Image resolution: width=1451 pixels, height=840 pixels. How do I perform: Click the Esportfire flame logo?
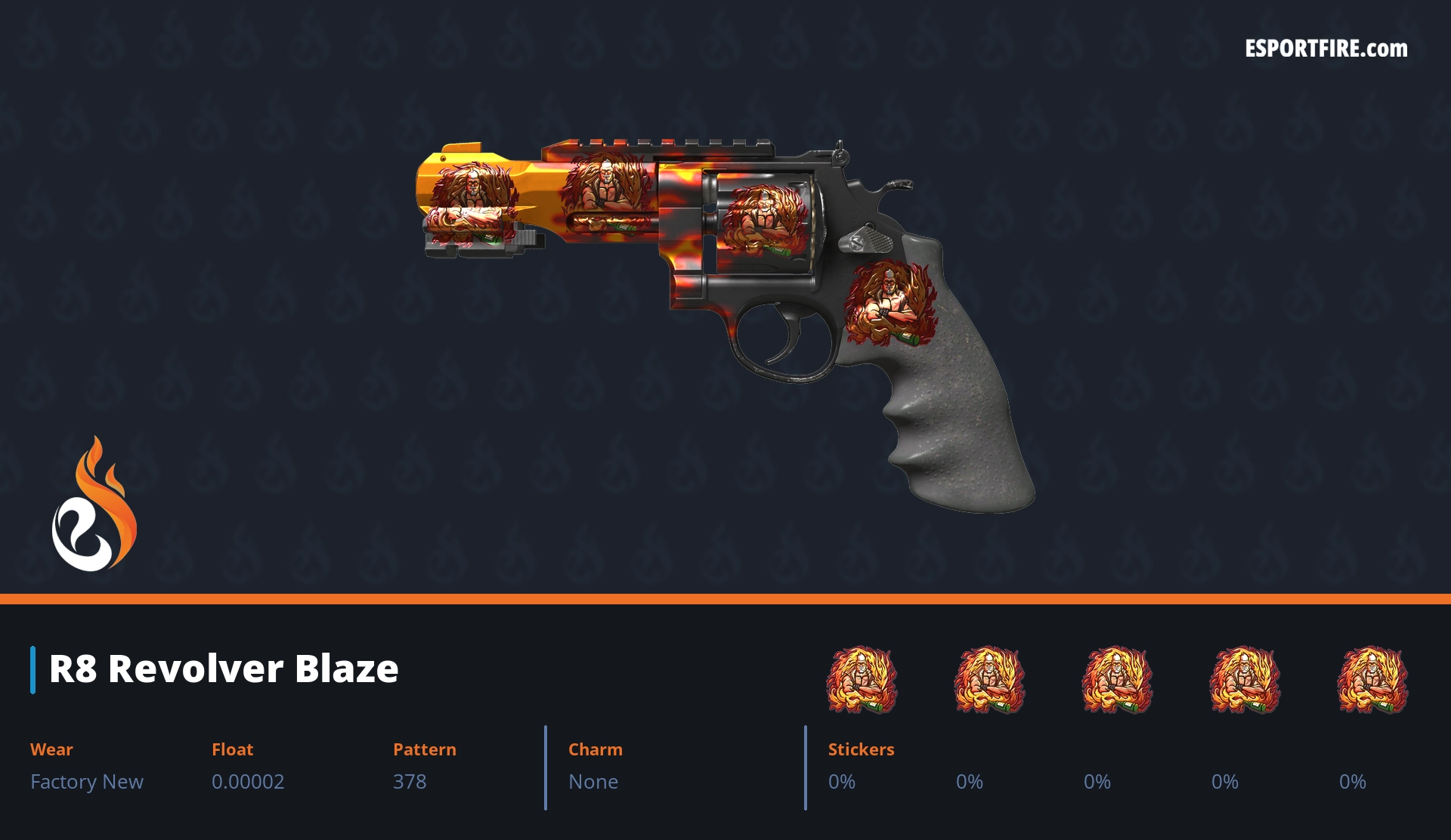coord(94,505)
